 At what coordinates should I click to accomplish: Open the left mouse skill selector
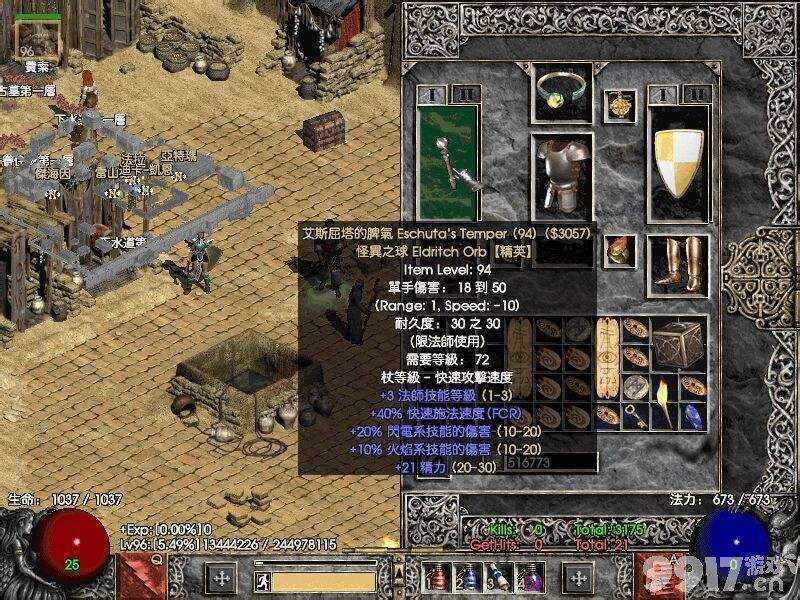point(221,577)
